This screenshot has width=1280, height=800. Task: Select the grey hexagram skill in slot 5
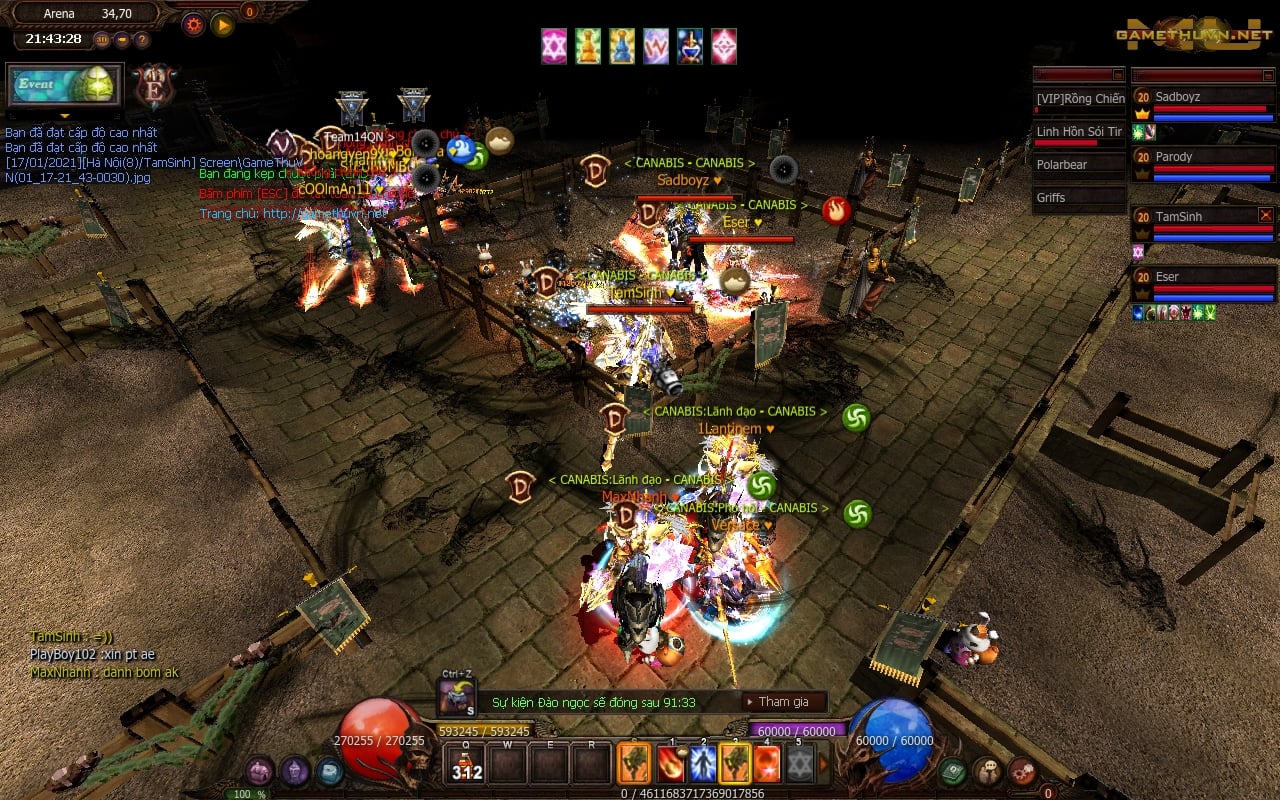click(798, 764)
